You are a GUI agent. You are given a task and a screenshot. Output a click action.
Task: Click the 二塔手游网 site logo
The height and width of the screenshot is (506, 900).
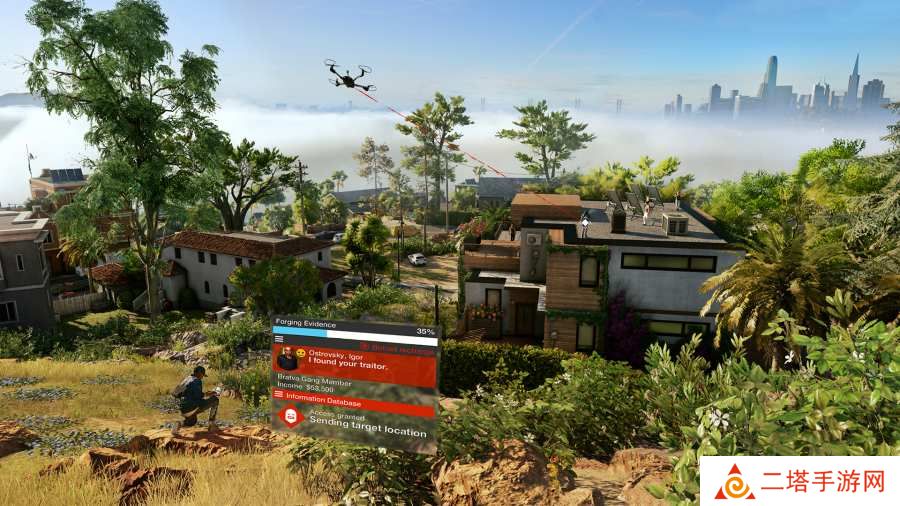click(x=798, y=482)
